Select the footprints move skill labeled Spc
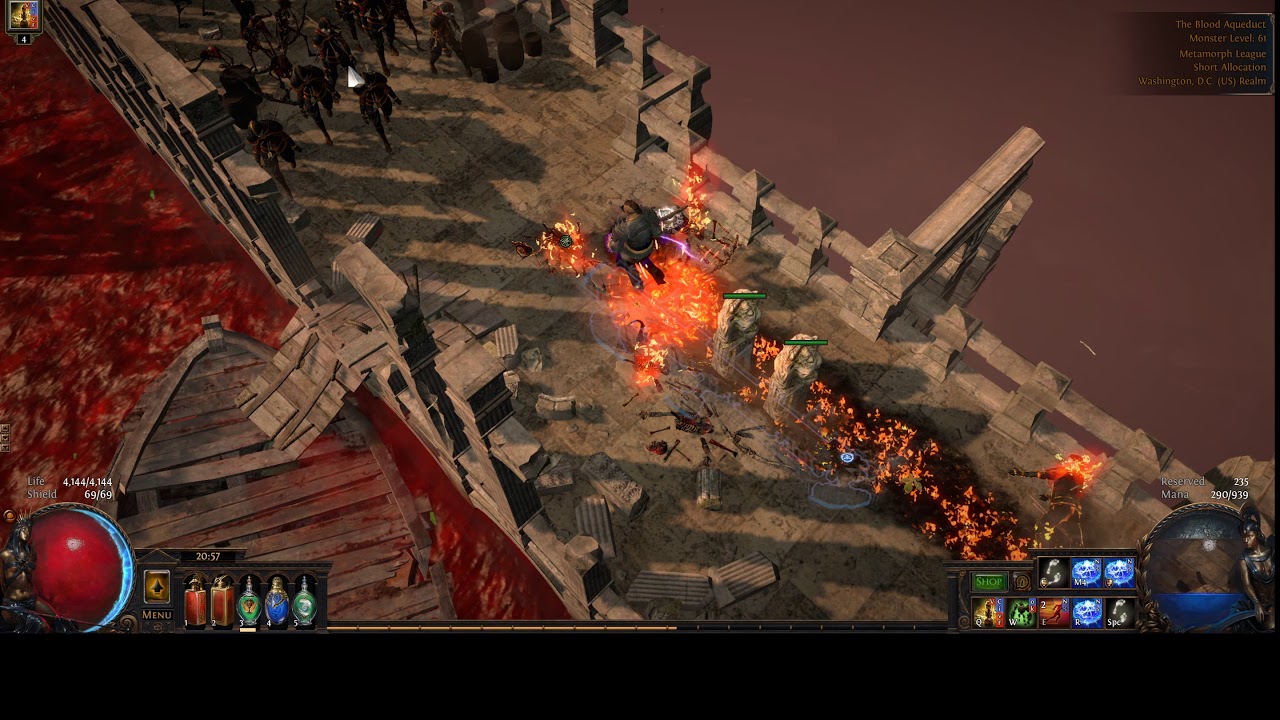1280x720 pixels. click(1119, 612)
